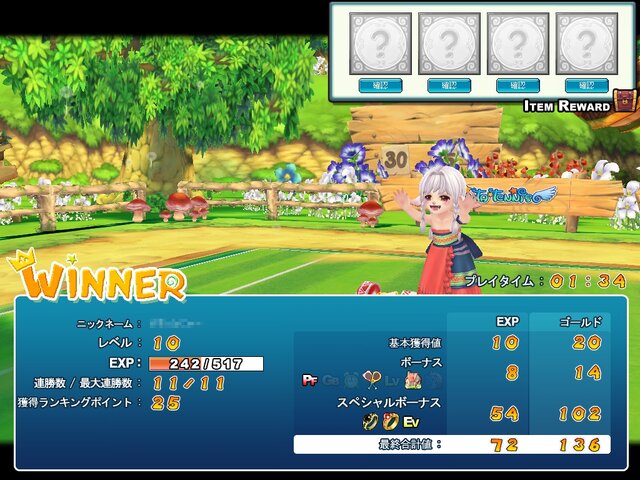Click the PF bonus icon
Image resolution: width=640 pixels, height=480 pixels.
(x=309, y=380)
